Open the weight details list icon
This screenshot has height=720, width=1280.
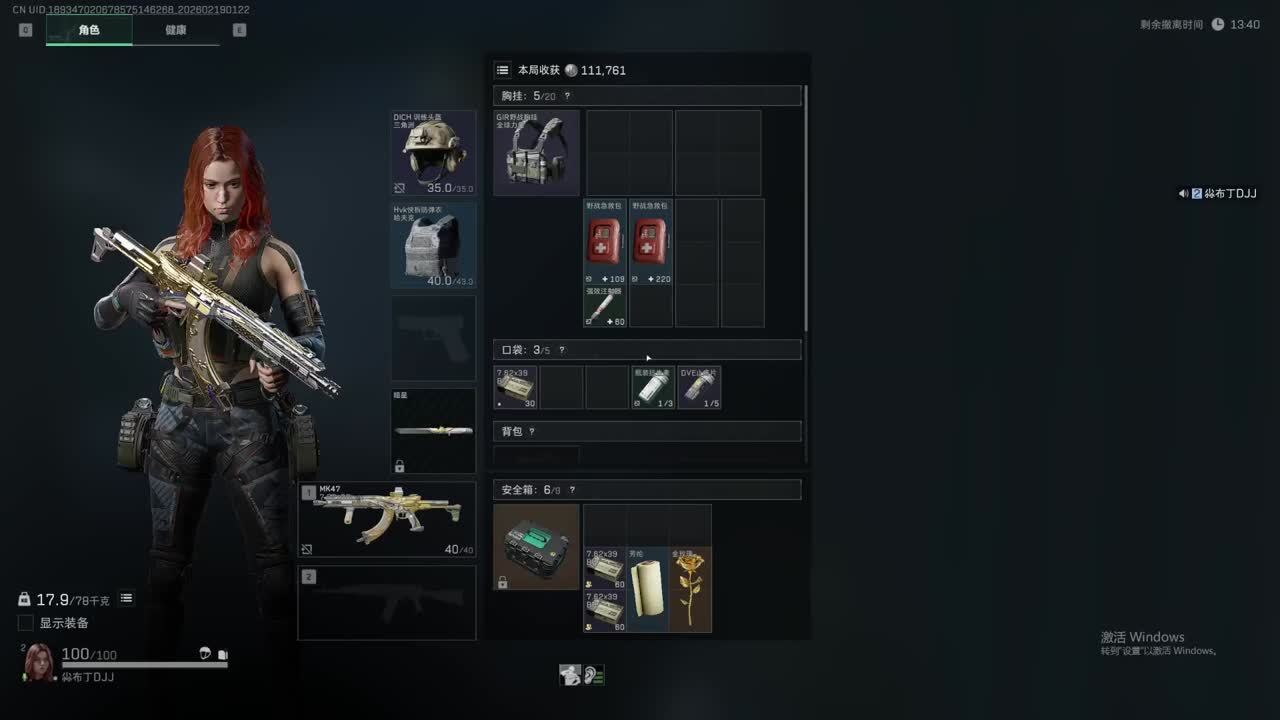tap(127, 598)
